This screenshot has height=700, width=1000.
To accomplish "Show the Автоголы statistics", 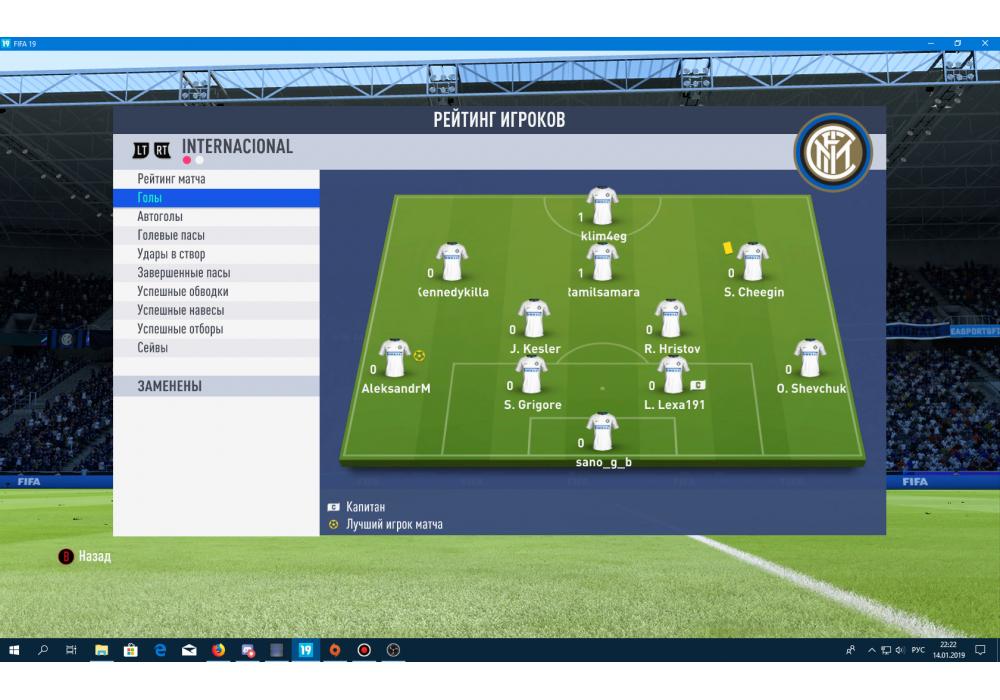I will [x=160, y=217].
